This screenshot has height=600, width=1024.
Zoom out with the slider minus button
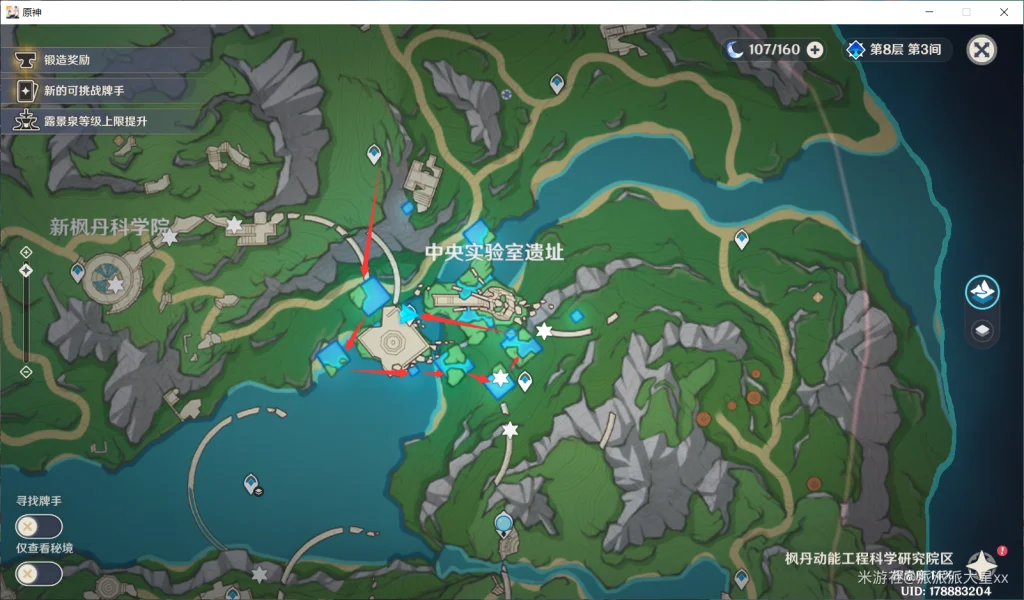[x=26, y=372]
